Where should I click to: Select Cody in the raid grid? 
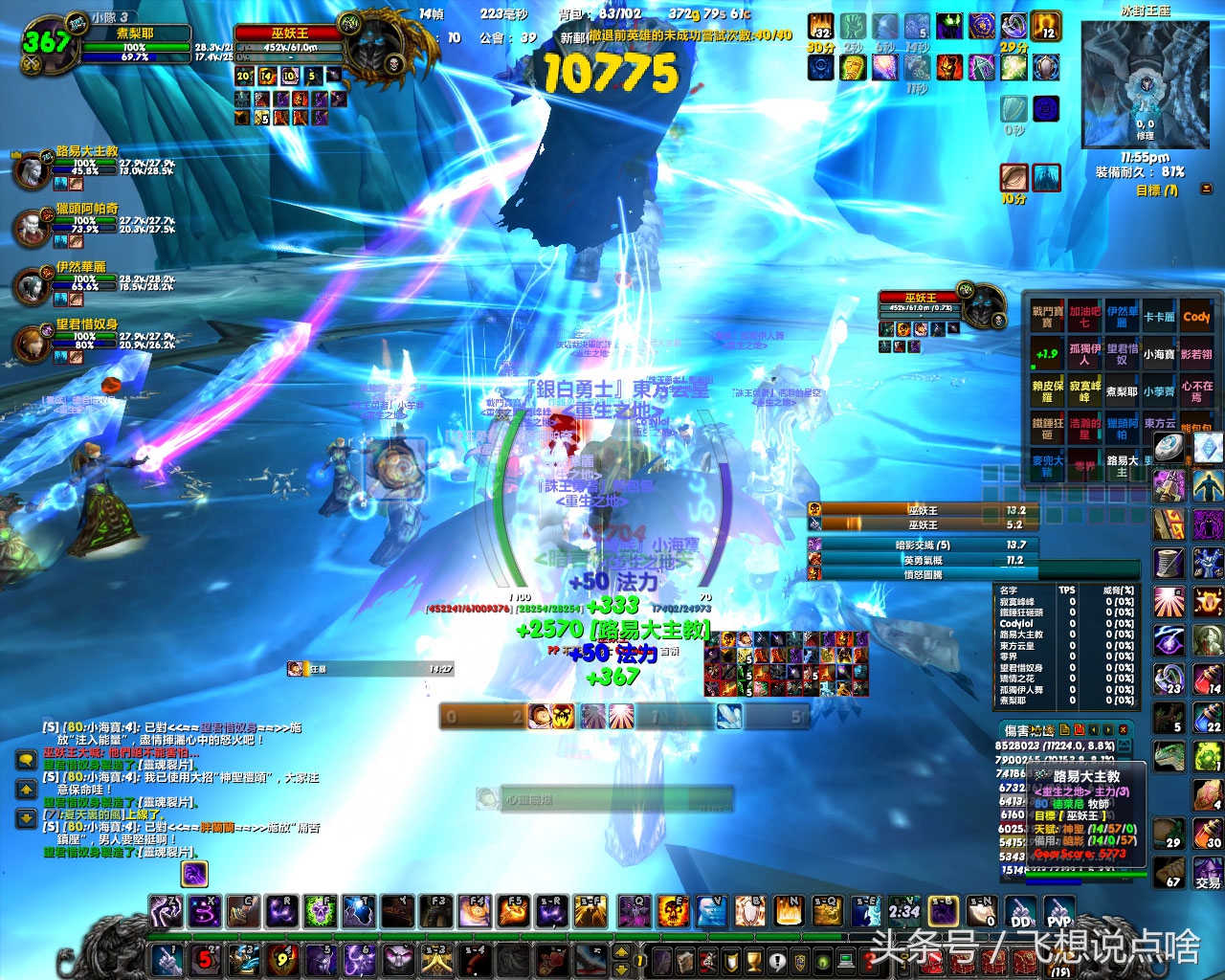tap(1196, 317)
